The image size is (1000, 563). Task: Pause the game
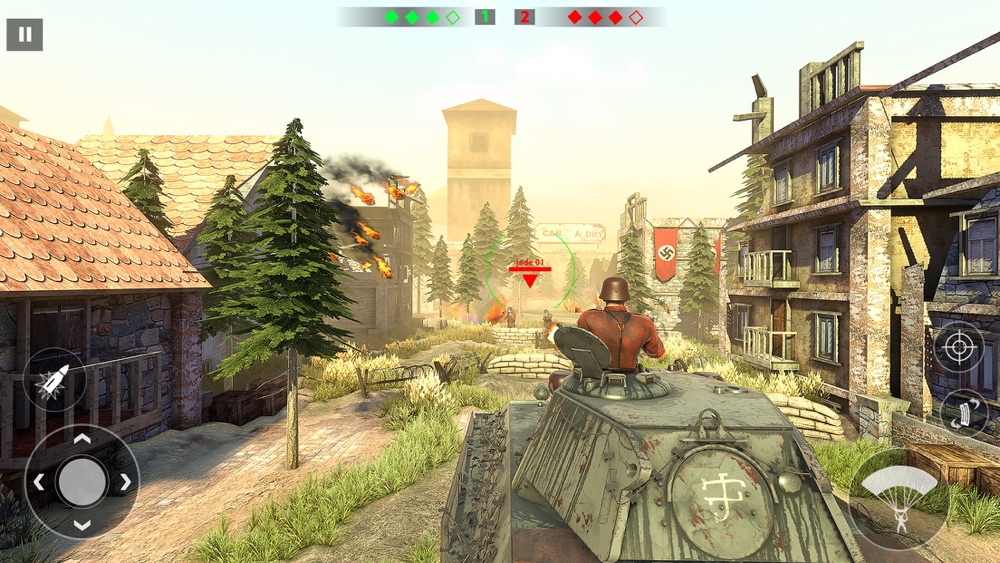(24, 34)
